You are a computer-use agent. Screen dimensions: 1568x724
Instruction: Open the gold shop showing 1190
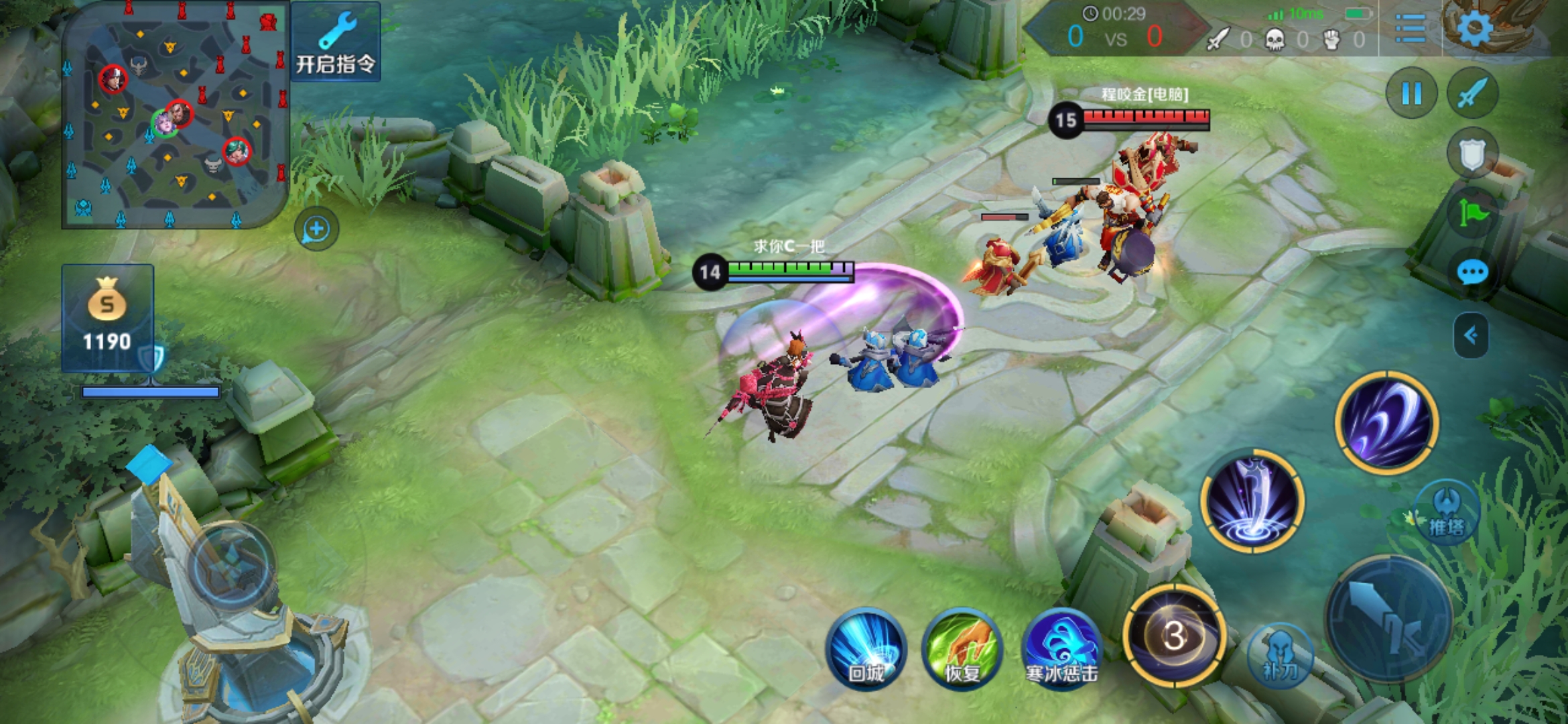point(107,317)
